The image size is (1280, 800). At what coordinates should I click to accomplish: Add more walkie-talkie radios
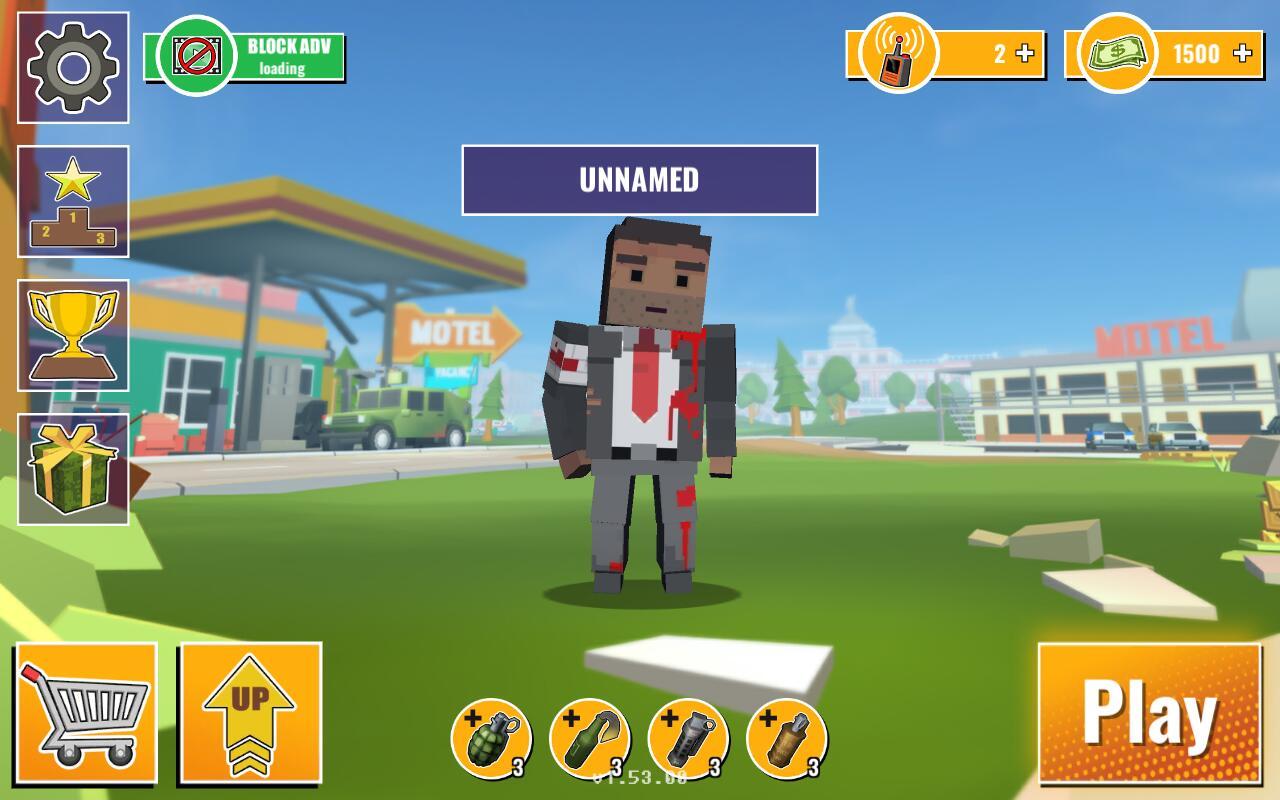[x=1025, y=54]
